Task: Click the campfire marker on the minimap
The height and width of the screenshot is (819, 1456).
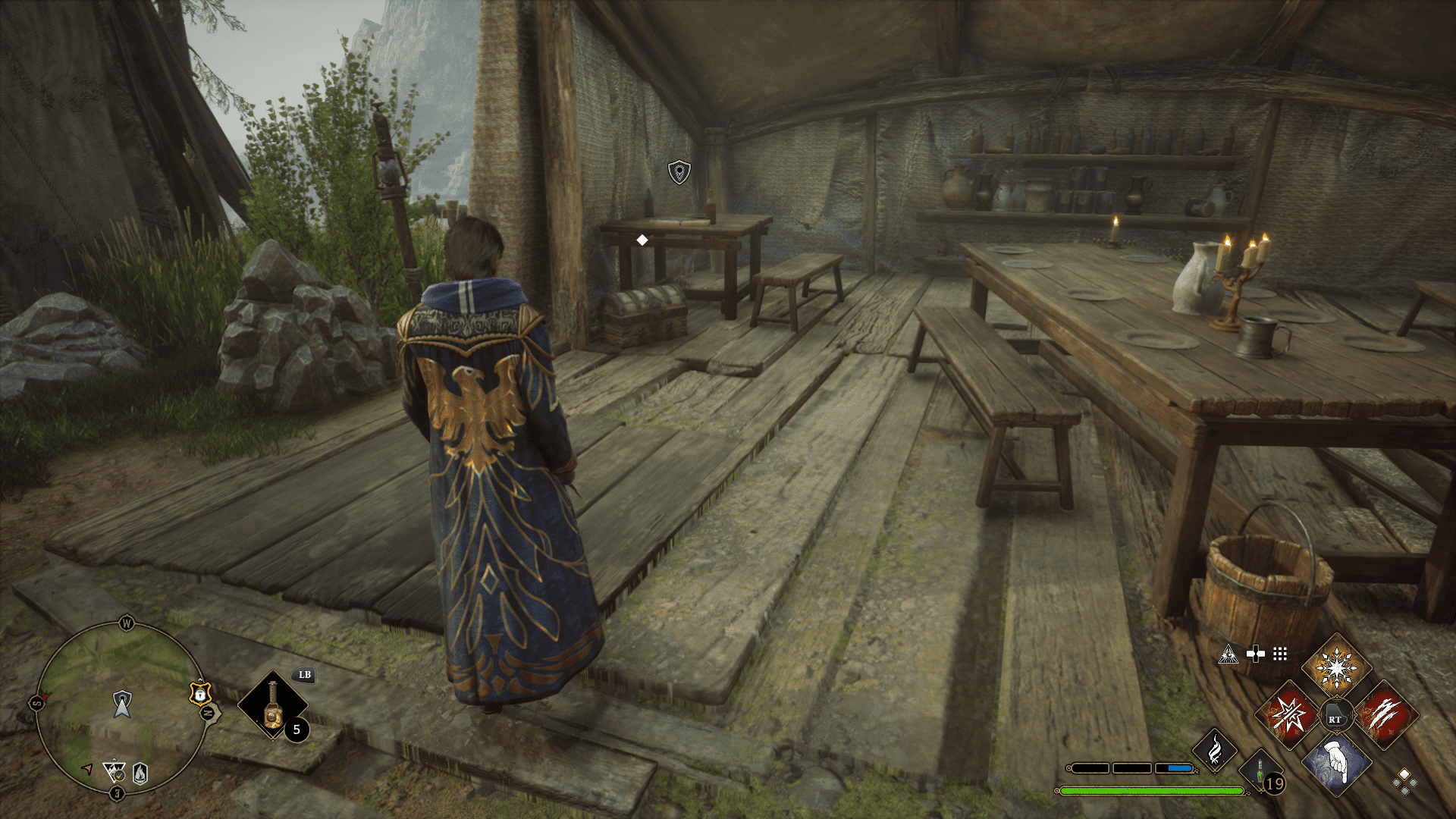Action: point(140,773)
